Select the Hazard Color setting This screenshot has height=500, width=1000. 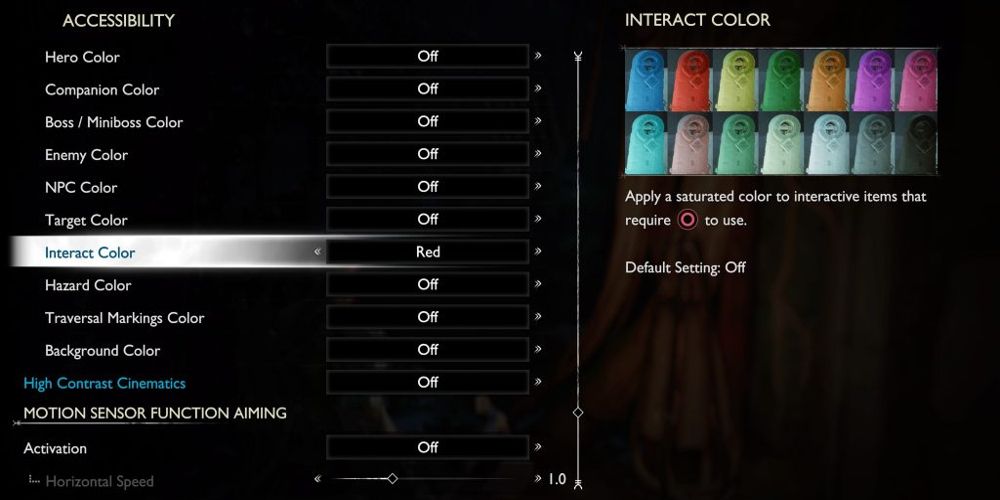coord(88,285)
